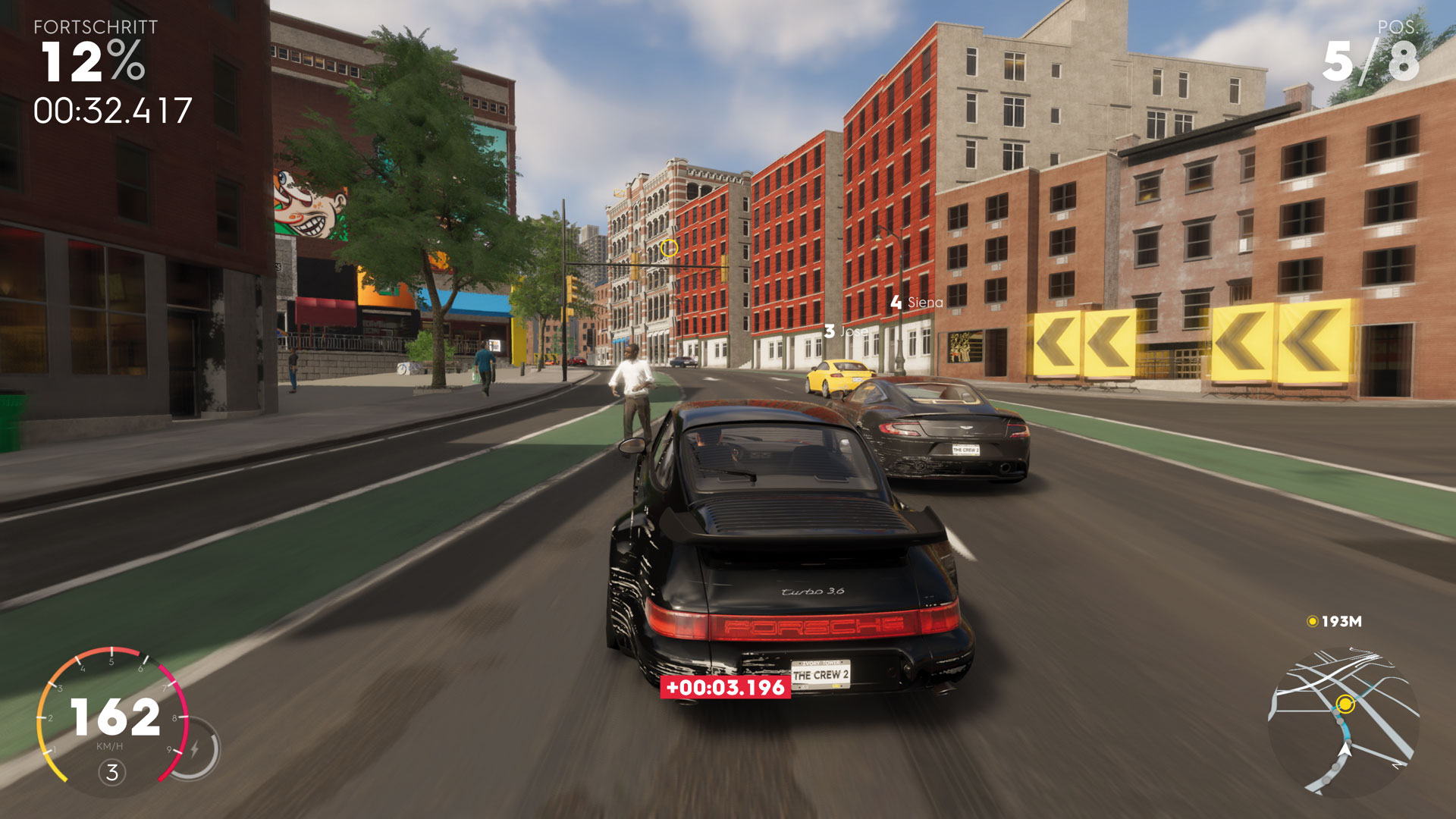Image resolution: width=1456 pixels, height=819 pixels.
Task: Click the circular minimap
Action: coord(1343,721)
